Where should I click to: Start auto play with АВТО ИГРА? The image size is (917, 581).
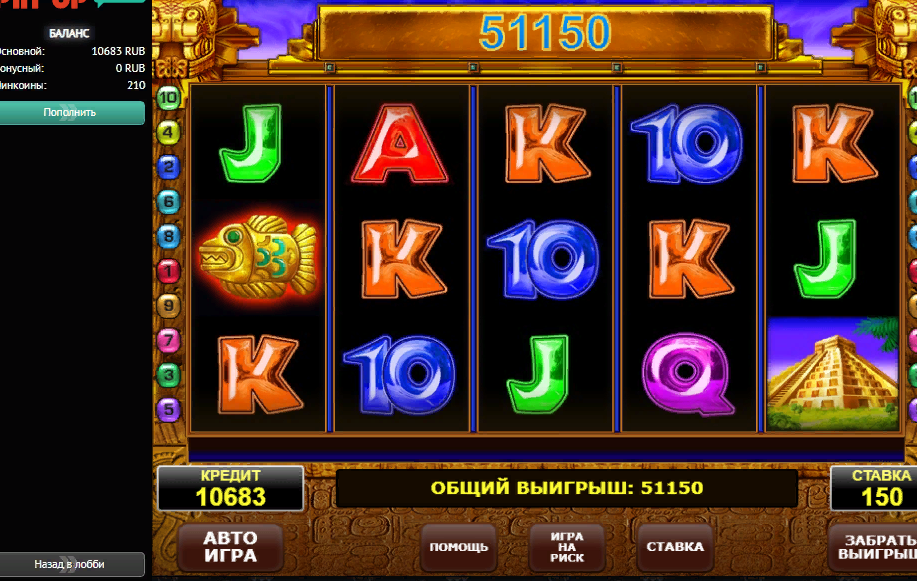tap(230, 546)
